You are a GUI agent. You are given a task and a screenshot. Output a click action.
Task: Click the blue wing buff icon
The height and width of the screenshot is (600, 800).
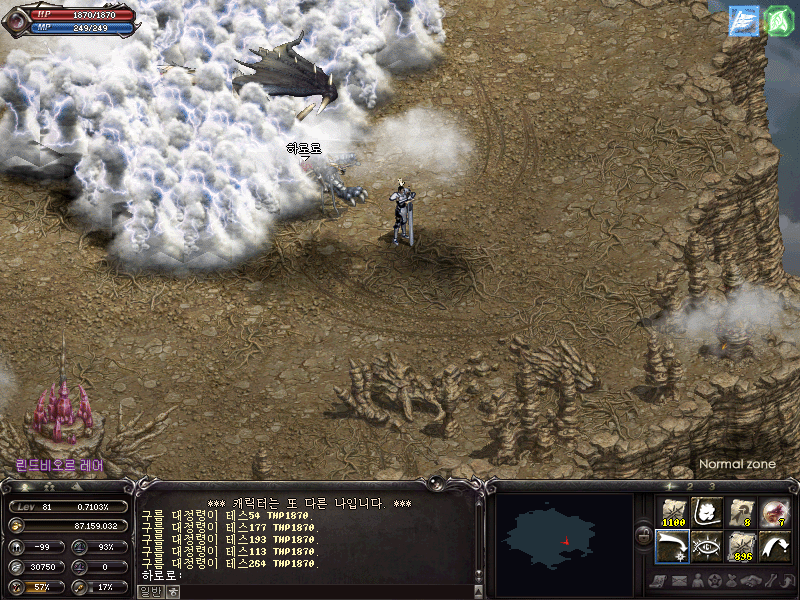tap(744, 21)
